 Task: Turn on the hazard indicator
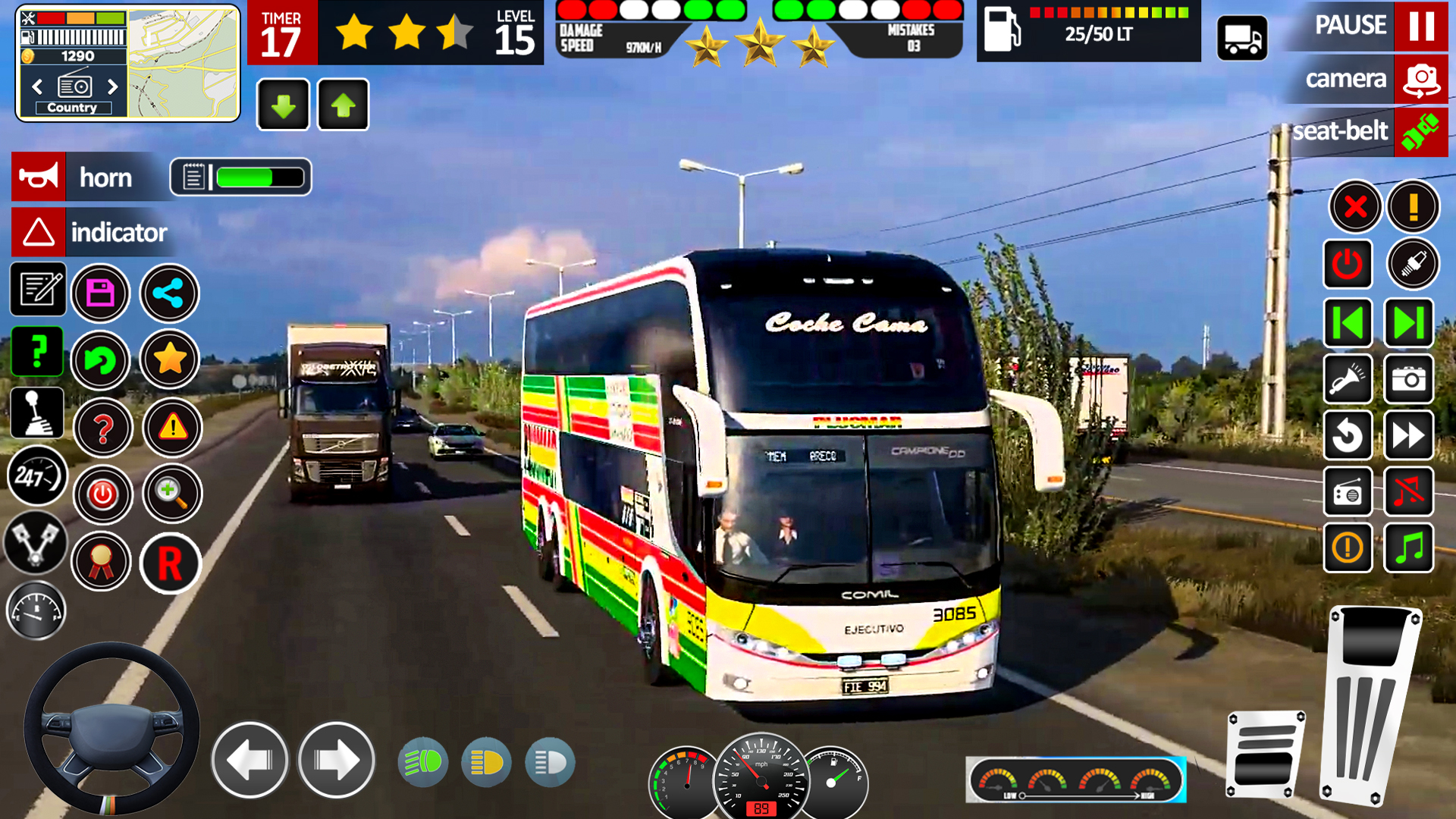[x=39, y=232]
